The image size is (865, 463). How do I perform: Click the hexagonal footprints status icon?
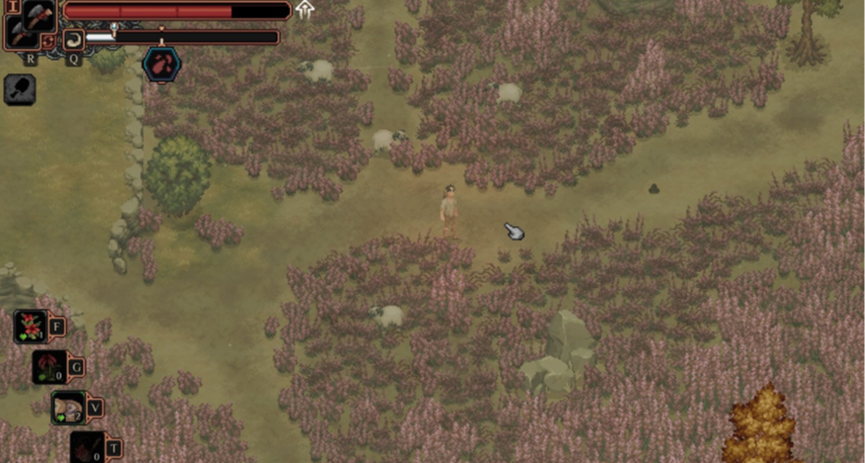(161, 64)
